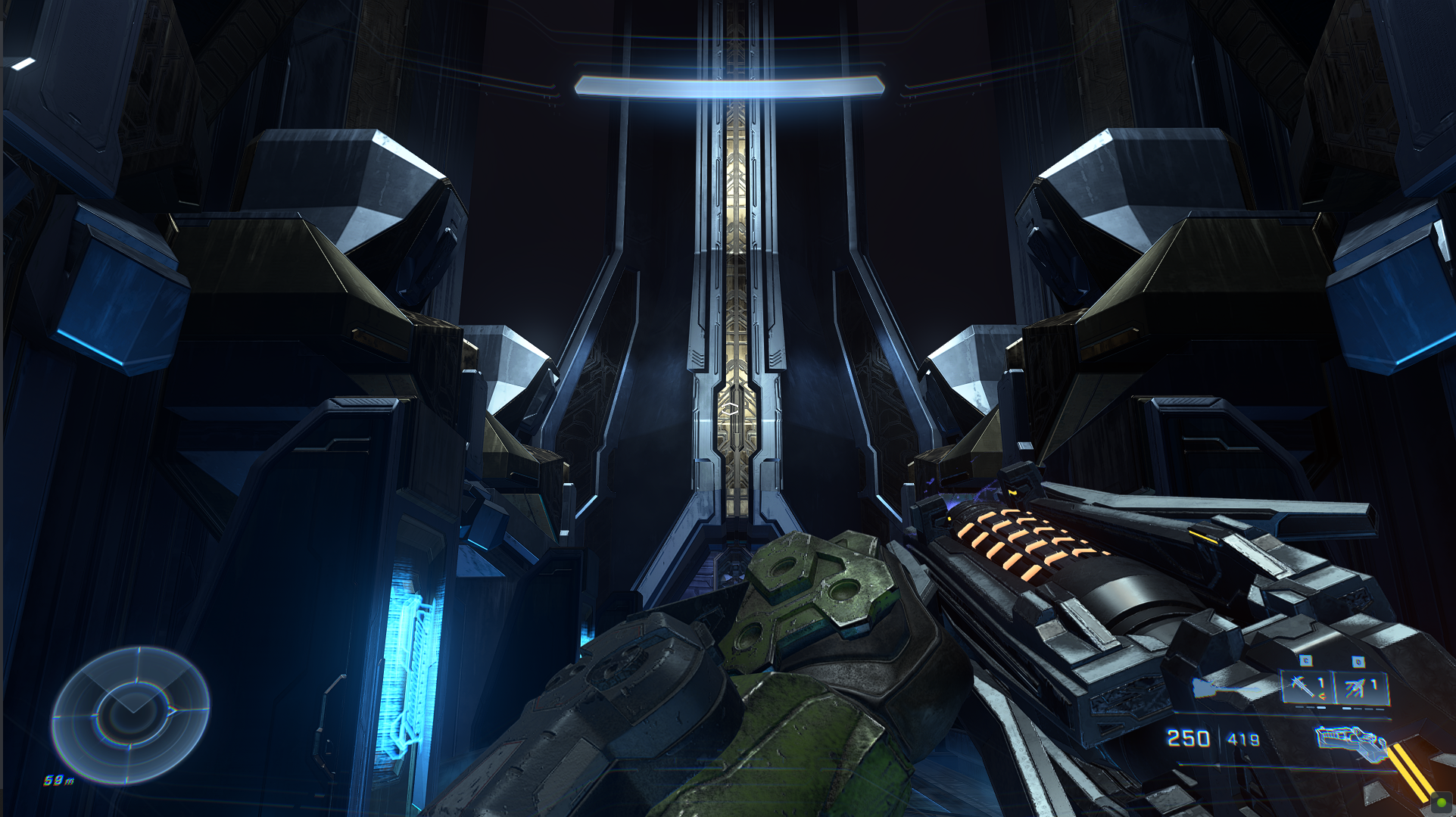Select the thruster icon in second equipment slot
This screenshot has height=817, width=1456.
pyautogui.click(x=1355, y=687)
